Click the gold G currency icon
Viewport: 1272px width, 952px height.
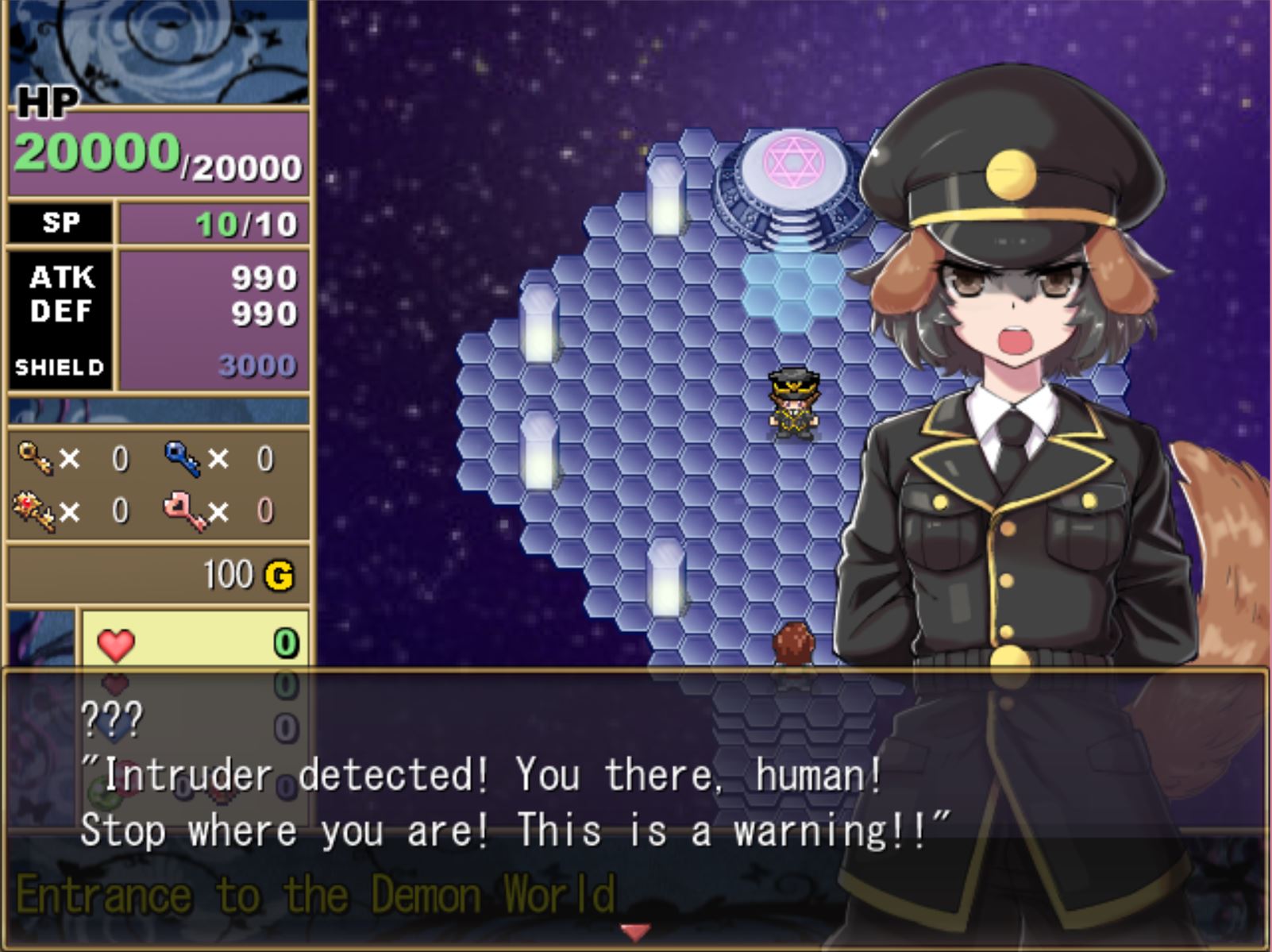tap(279, 576)
